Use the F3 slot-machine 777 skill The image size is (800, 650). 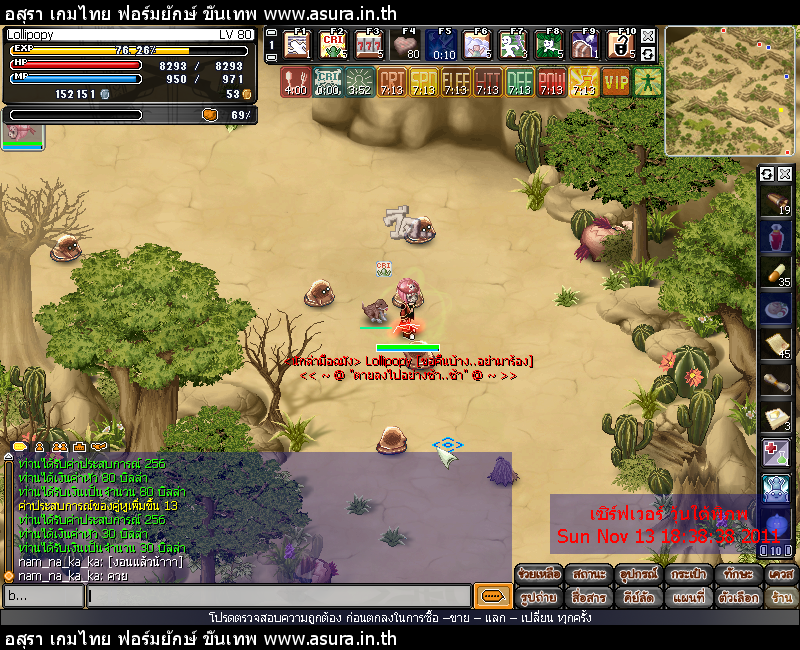(x=369, y=46)
